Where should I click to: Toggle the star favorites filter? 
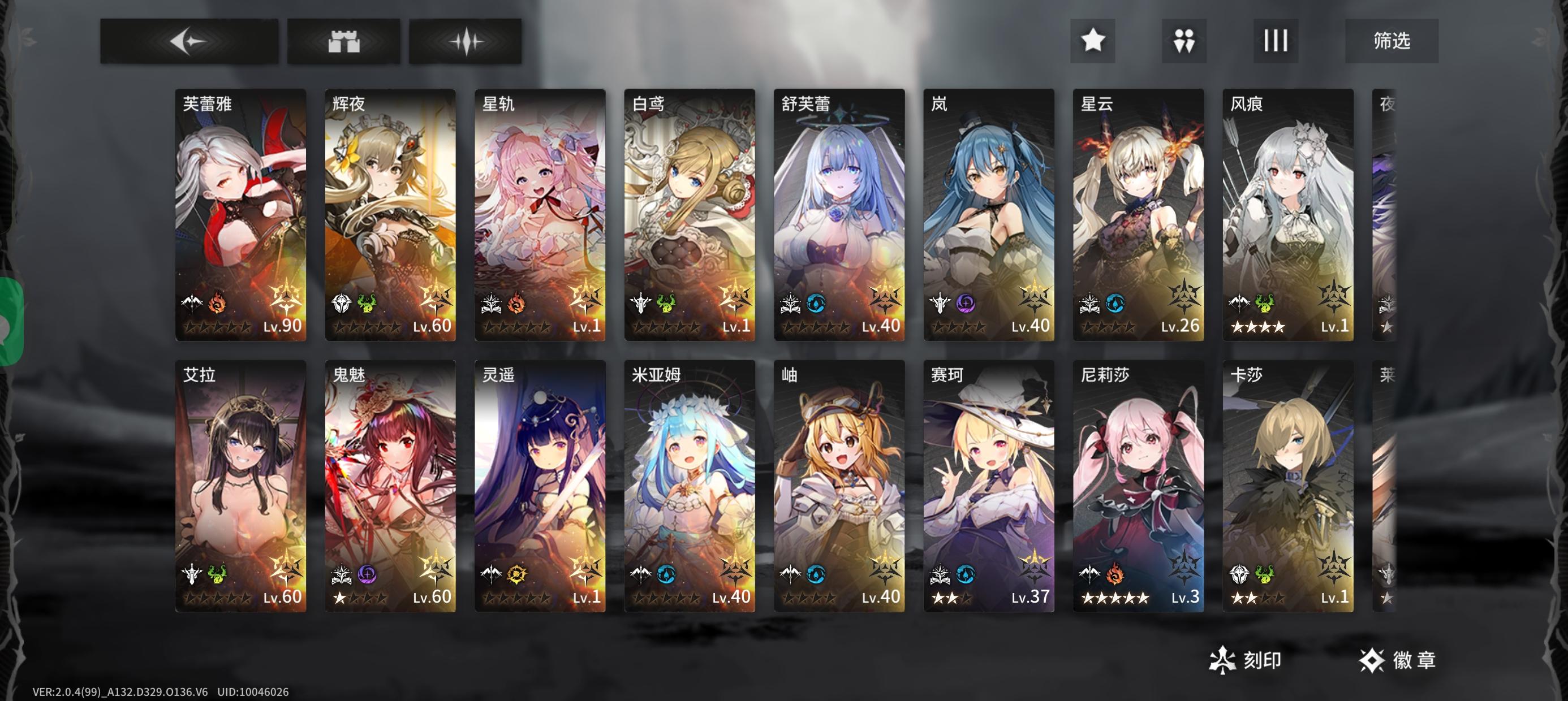tap(1094, 41)
